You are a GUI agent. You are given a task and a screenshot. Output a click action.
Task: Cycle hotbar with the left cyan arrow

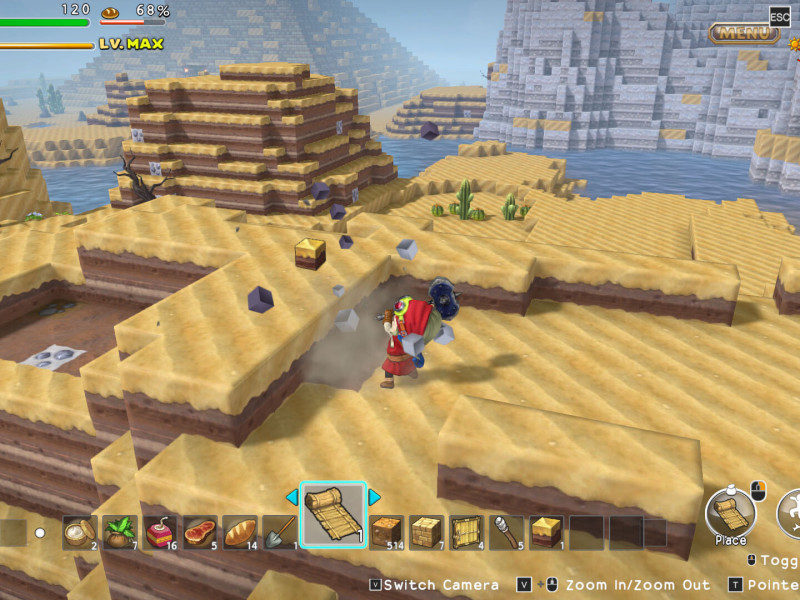click(x=292, y=497)
